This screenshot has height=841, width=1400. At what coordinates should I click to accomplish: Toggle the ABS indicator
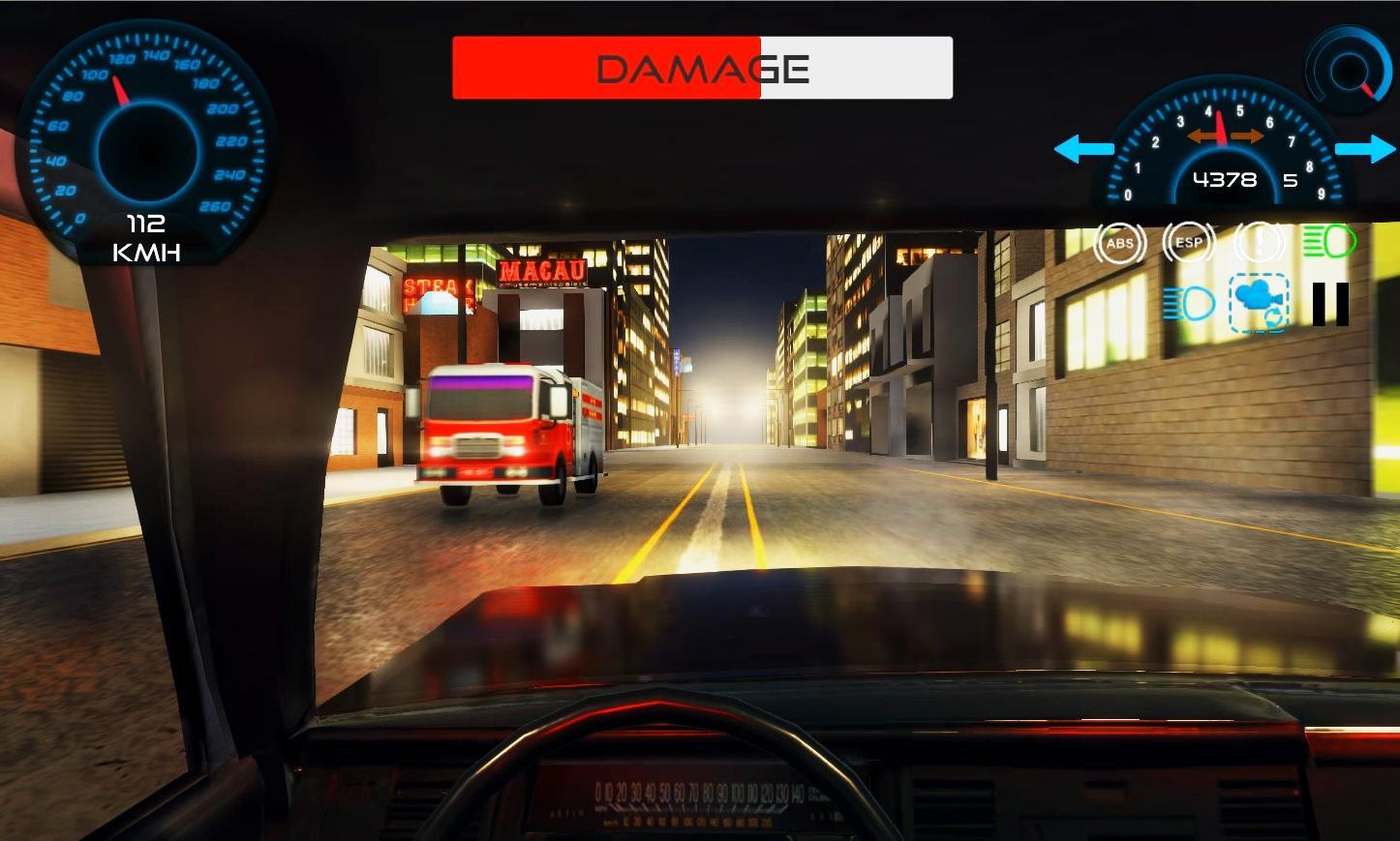1120,243
